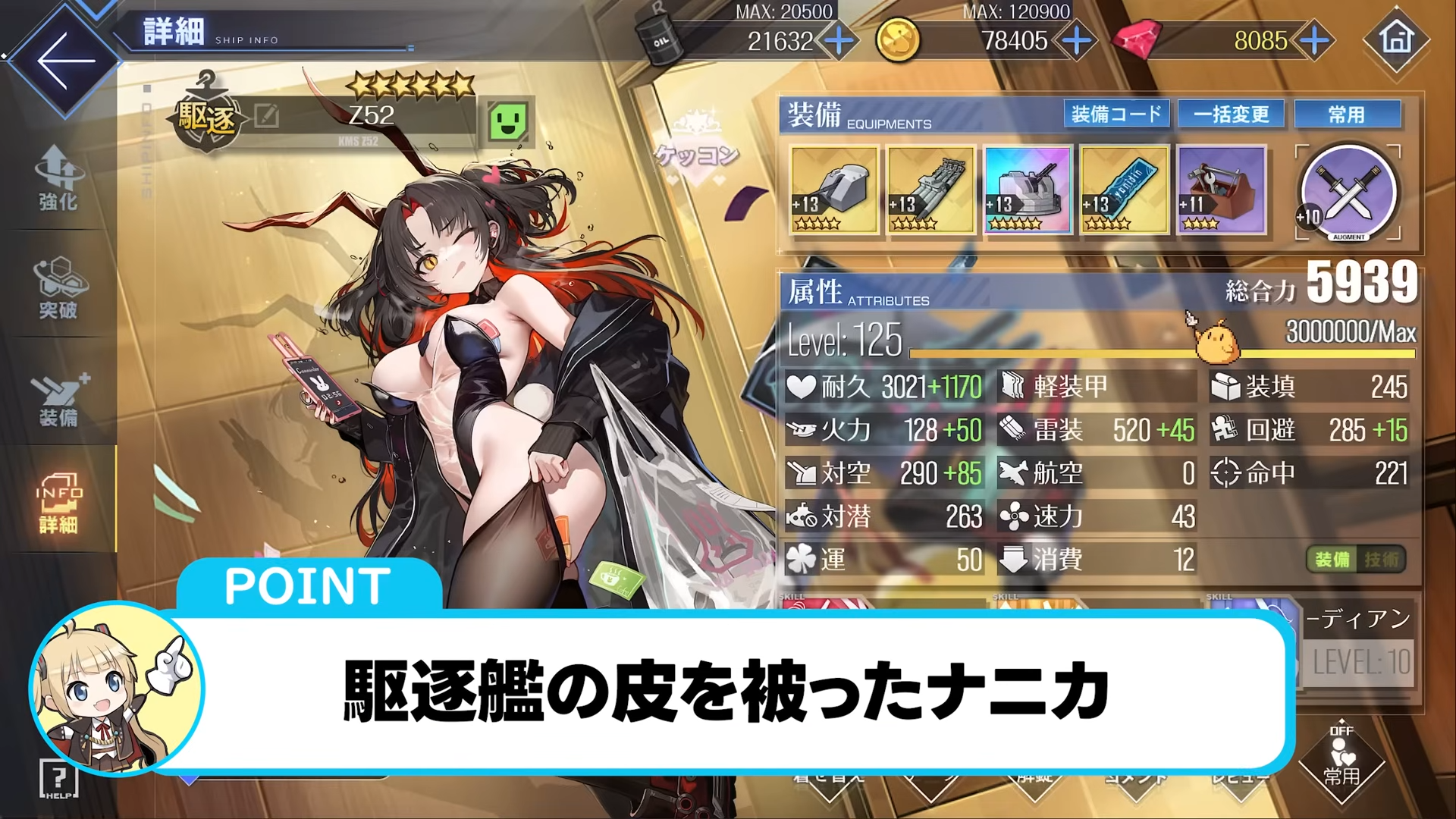Switch to the 詳細 INFO tab
The image size is (1456, 819).
coord(58,504)
